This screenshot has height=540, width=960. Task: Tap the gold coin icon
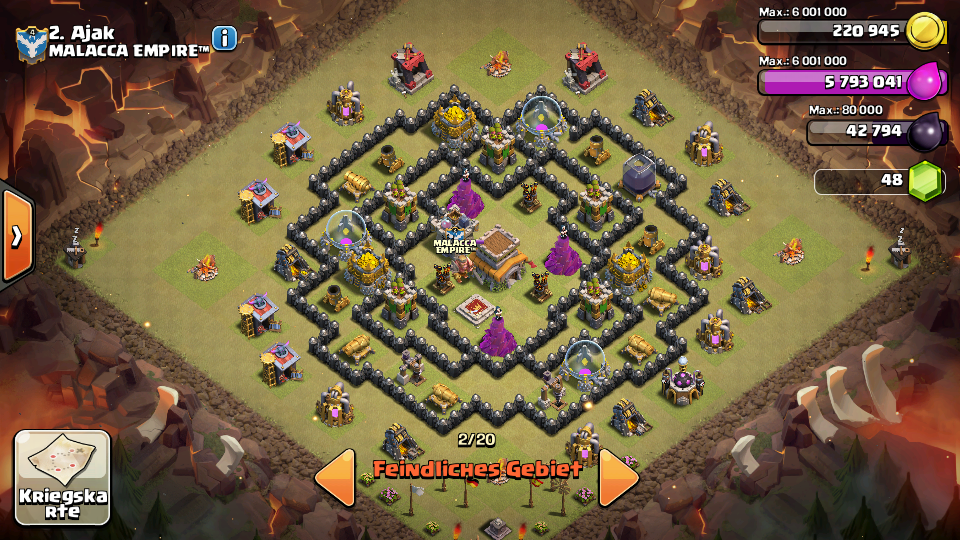point(926,31)
